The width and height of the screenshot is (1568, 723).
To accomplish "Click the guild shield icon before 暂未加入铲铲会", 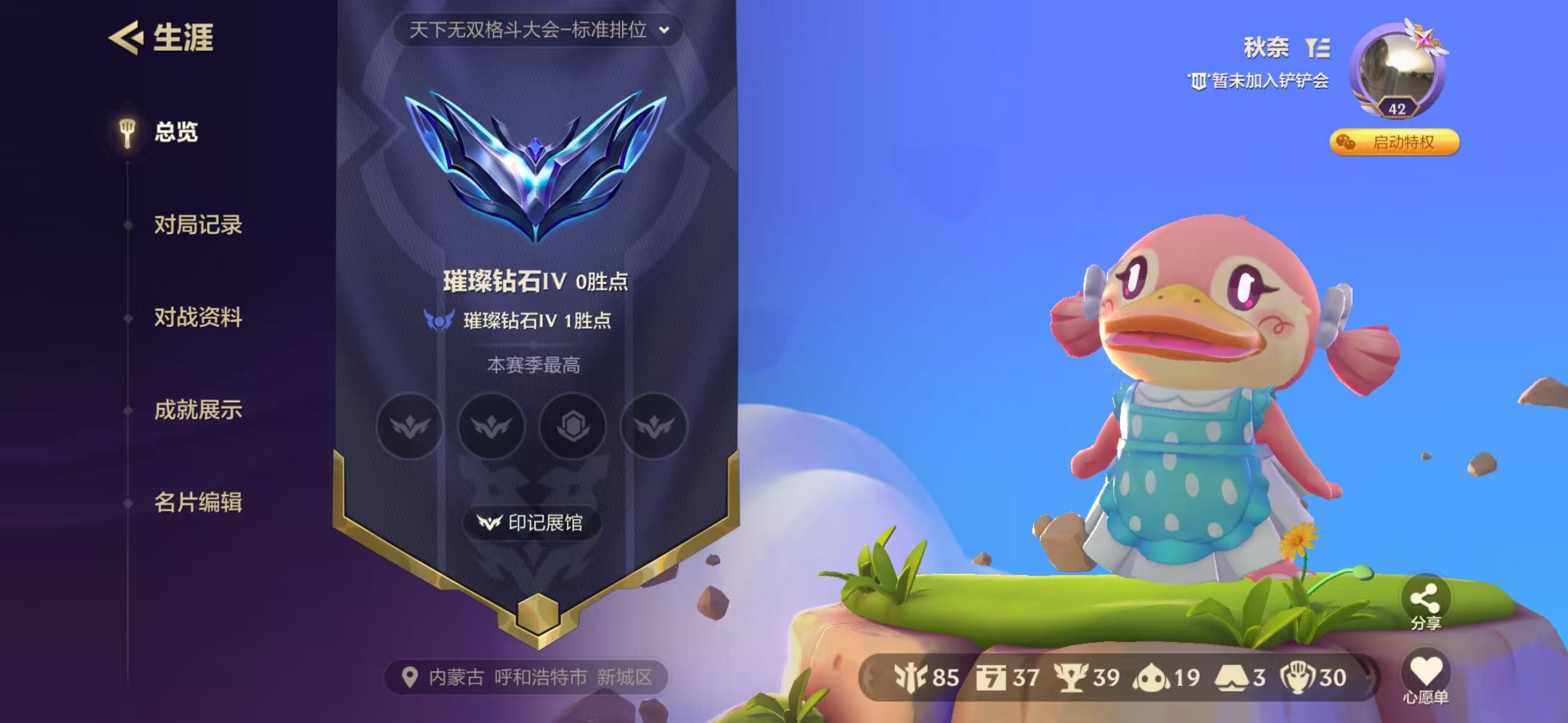I will pyautogui.click(x=1199, y=81).
